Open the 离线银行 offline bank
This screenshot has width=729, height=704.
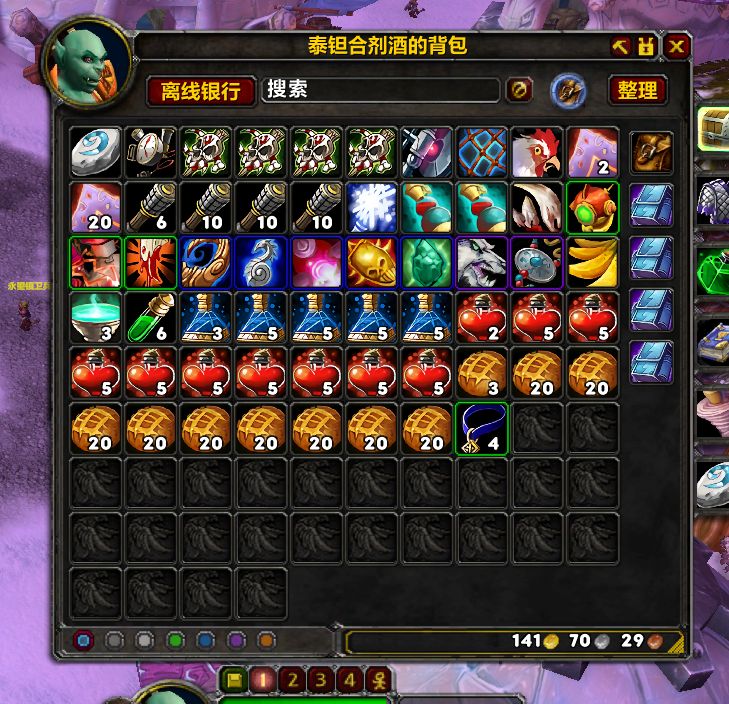pyautogui.click(x=200, y=91)
